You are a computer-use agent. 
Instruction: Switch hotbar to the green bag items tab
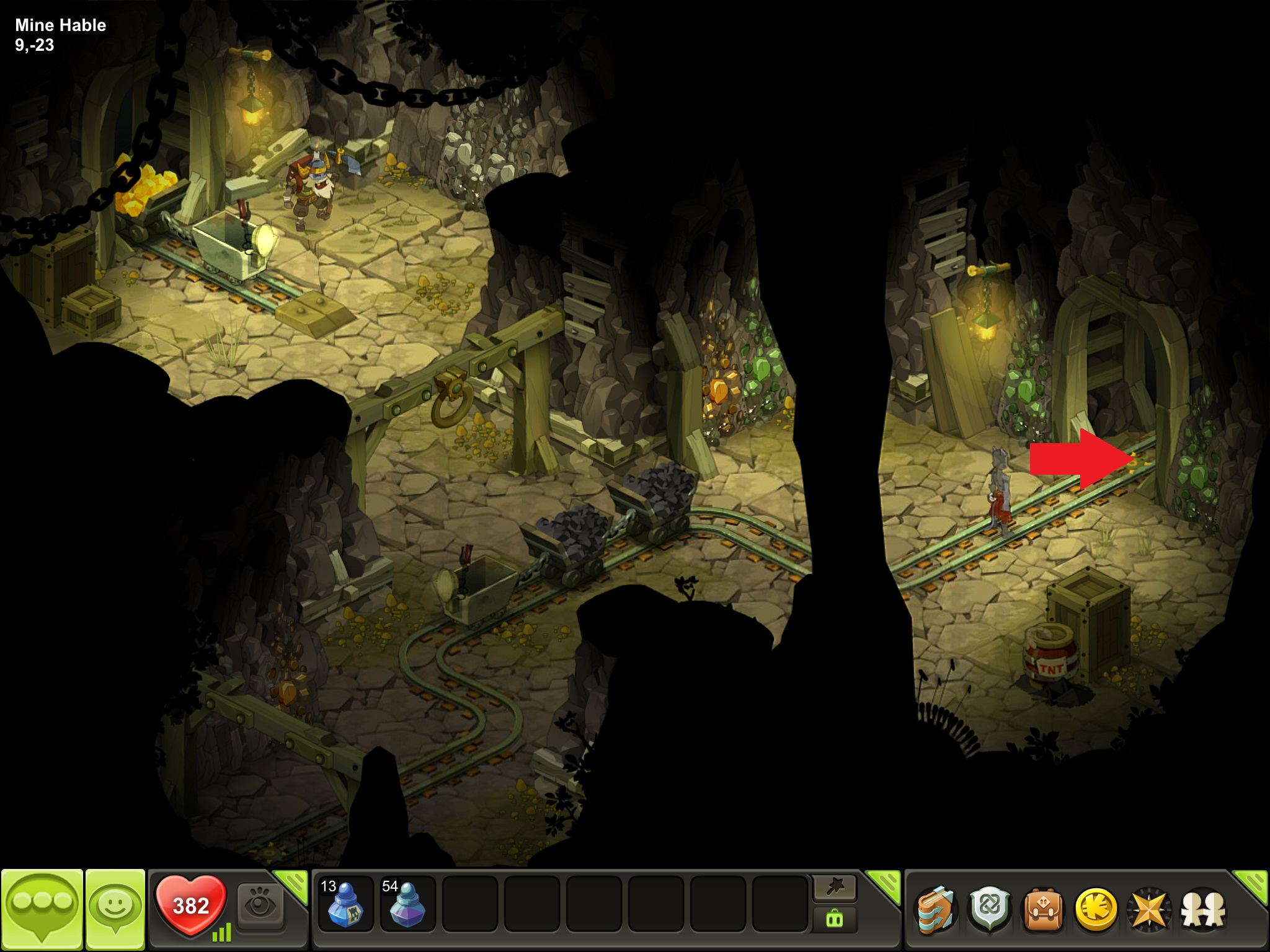(835, 920)
